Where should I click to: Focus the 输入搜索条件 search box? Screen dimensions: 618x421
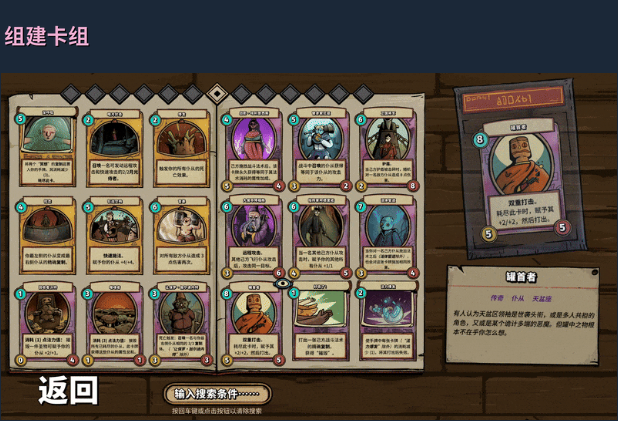pyautogui.click(x=217, y=394)
